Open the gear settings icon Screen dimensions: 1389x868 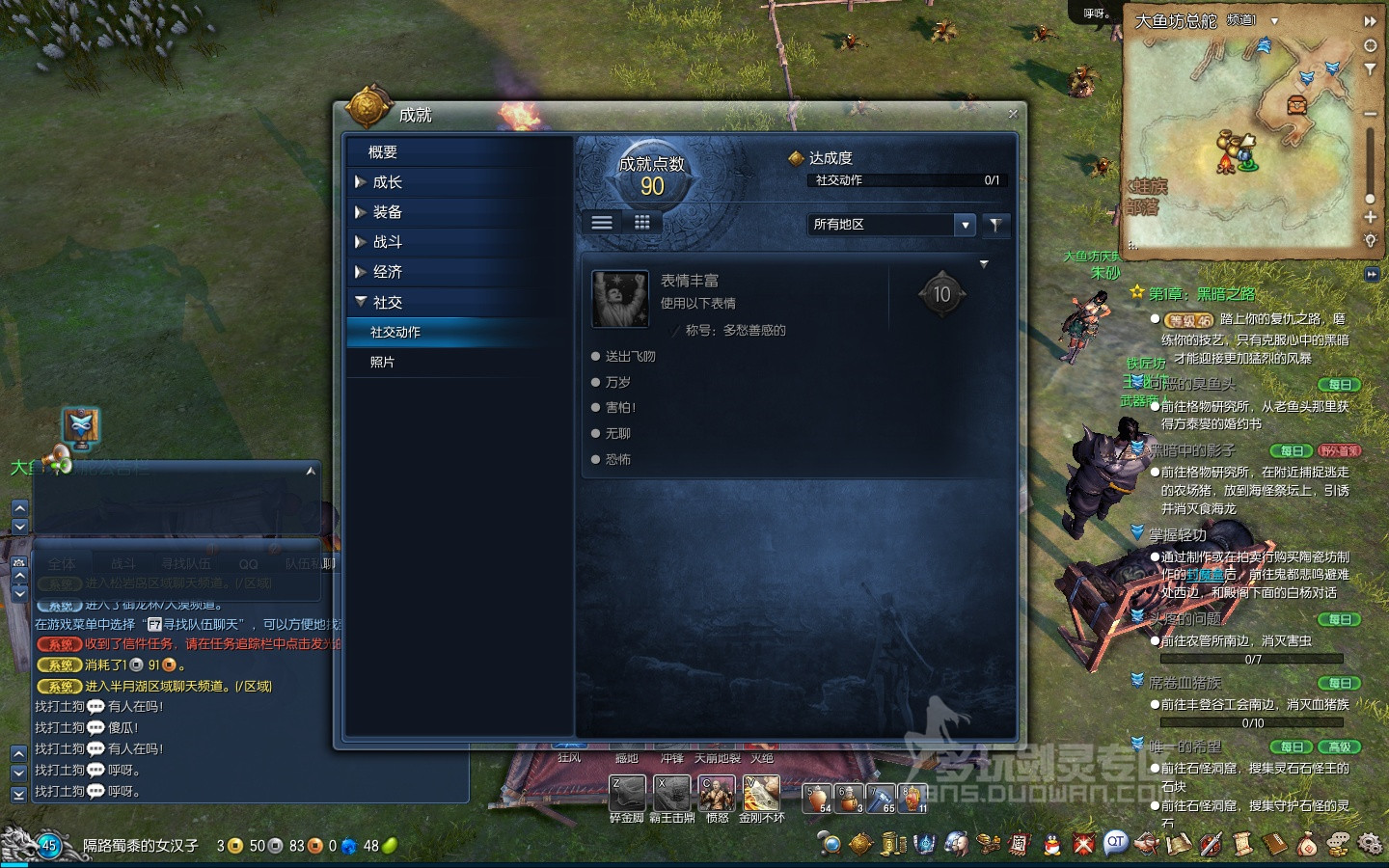pyautogui.click(x=1369, y=845)
